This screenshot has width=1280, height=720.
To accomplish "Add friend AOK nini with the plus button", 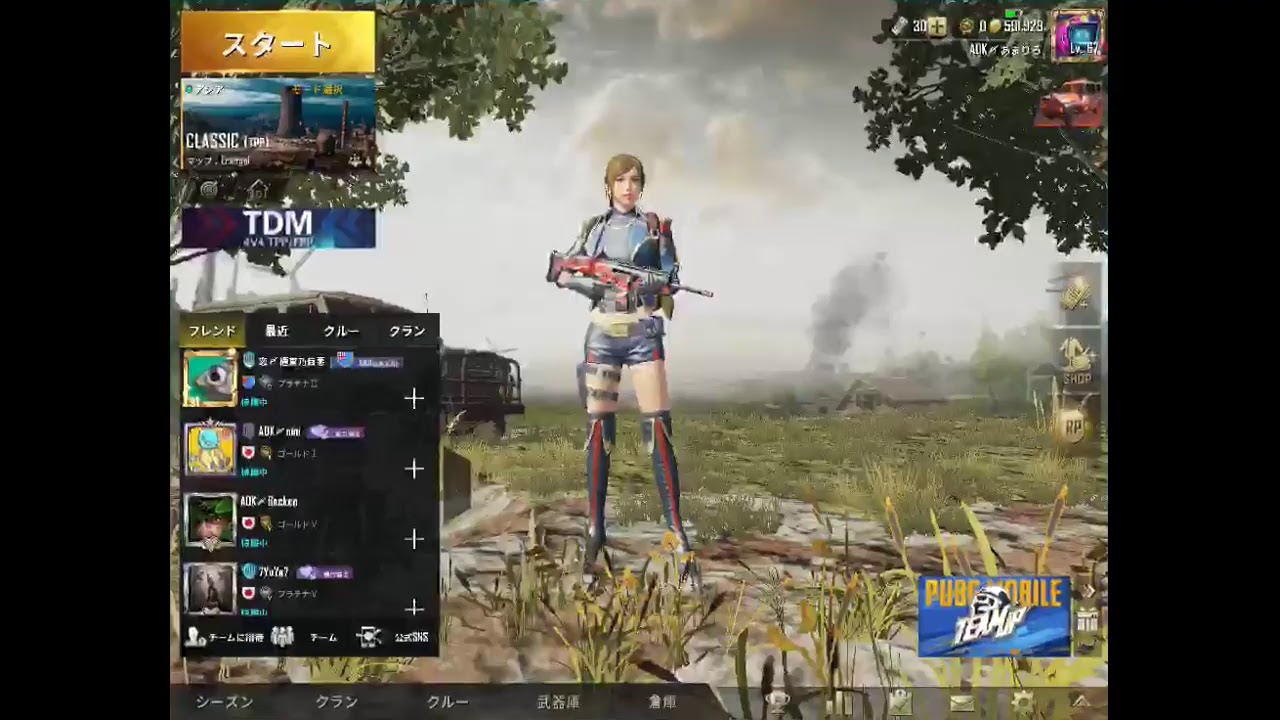I will point(414,469).
